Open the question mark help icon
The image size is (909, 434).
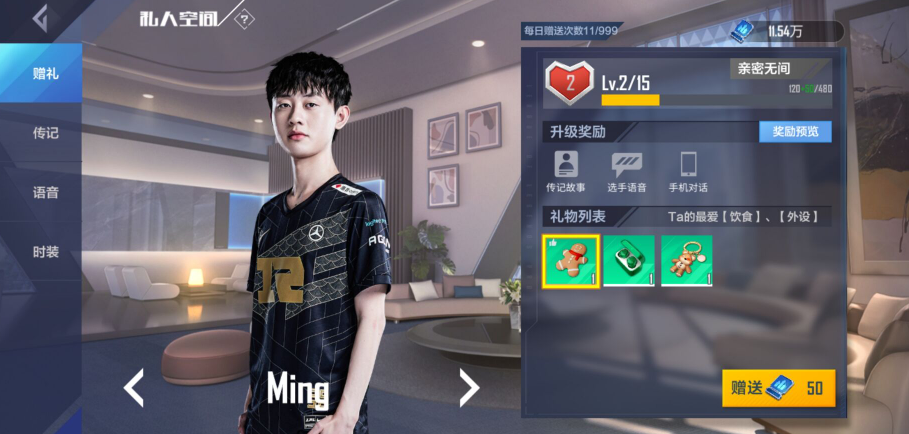[244, 20]
